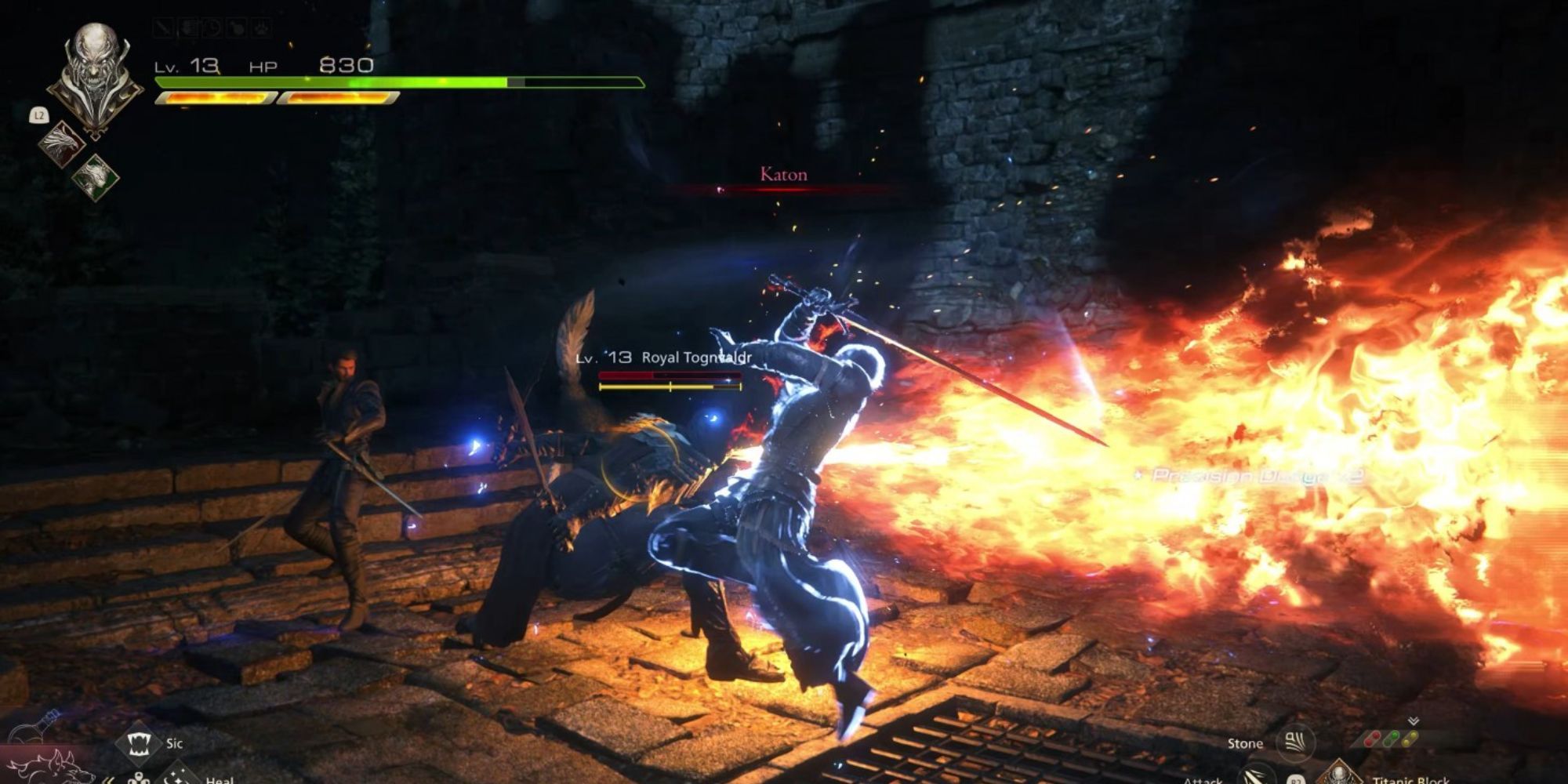Cast the Stone magic ability
The image size is (1568, 784).
click(x=1294, y=742)
